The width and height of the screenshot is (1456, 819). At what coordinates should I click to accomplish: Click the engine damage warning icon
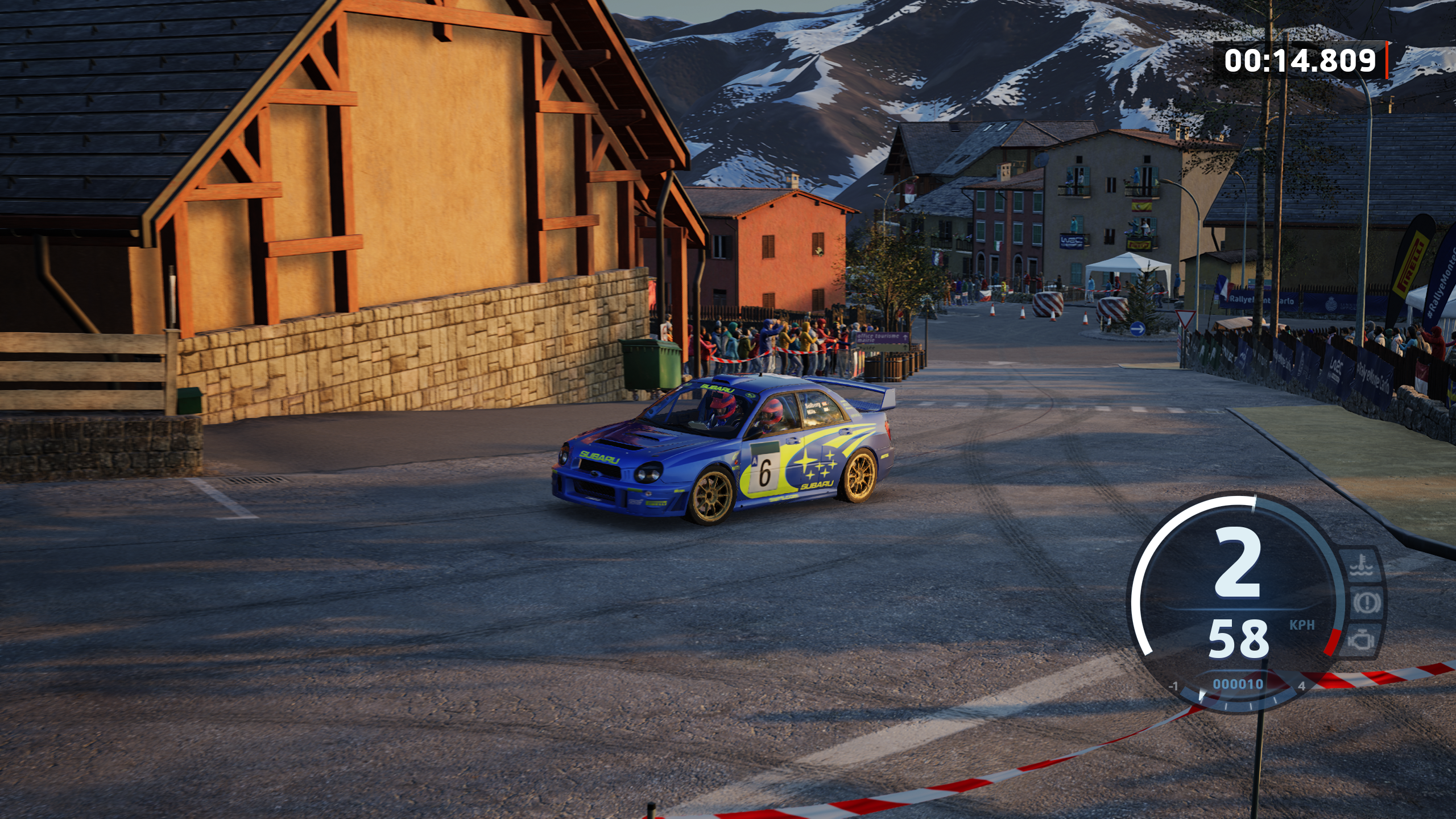click(x=1361, y=641)
